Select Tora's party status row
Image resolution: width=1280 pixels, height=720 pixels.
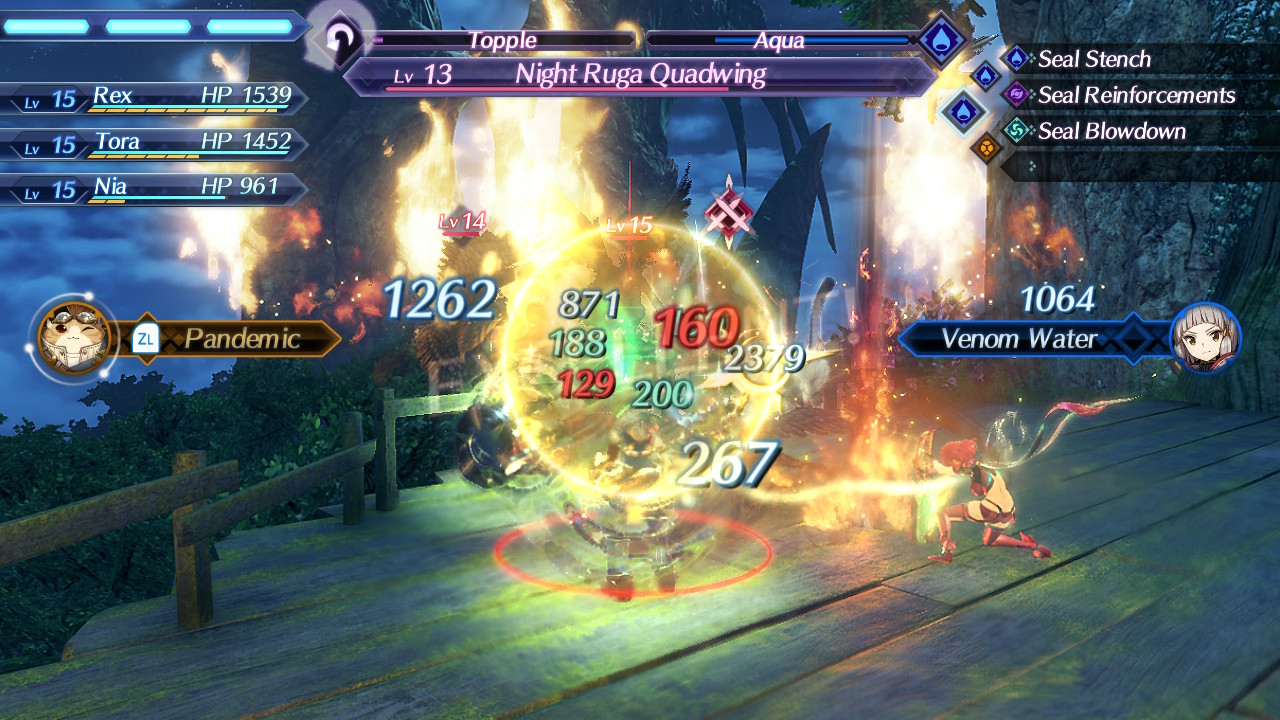pyautogui.click(x=155, y=143)
